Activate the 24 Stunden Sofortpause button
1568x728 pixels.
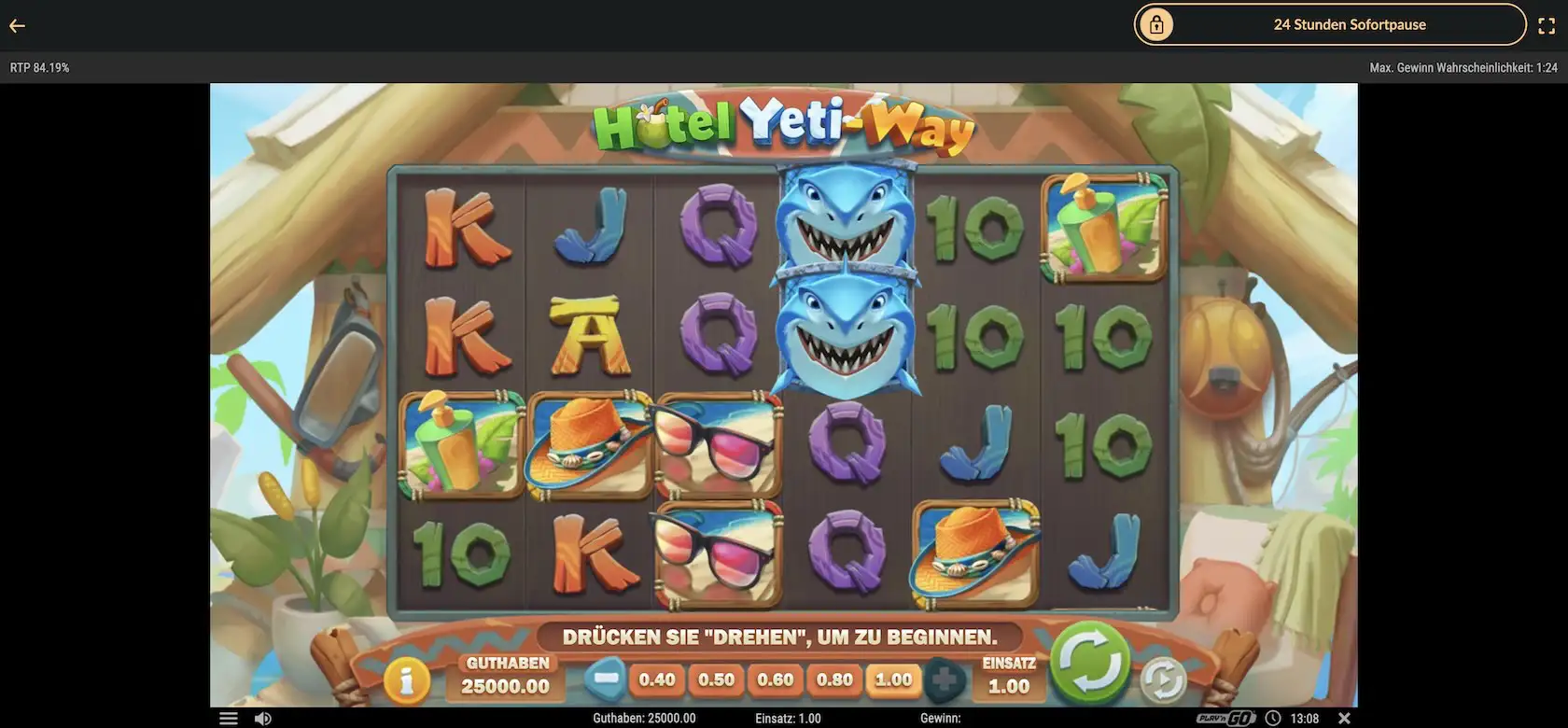1351,24
